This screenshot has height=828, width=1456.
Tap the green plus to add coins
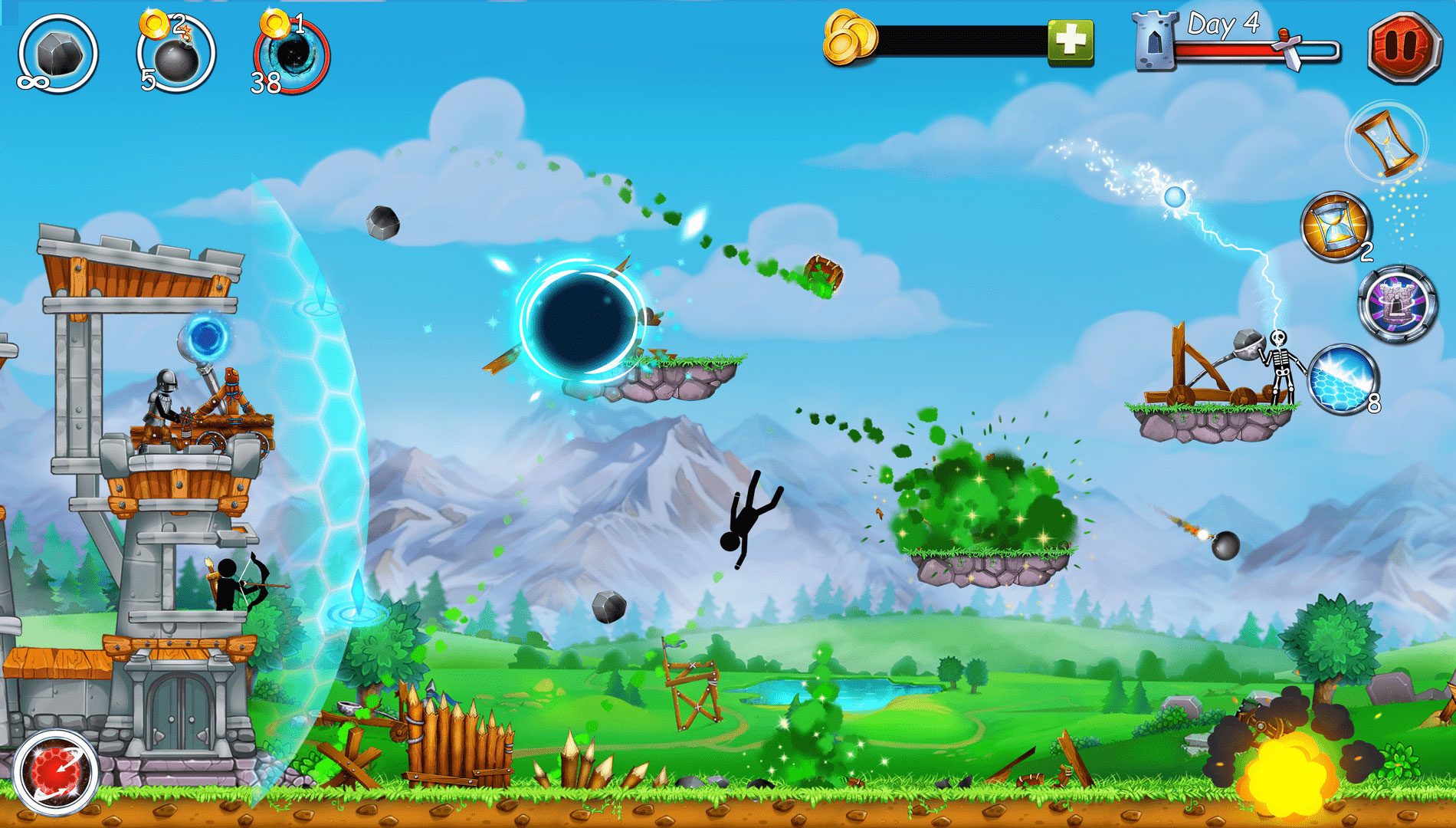pyautogui.click(x=1070, y=41)
